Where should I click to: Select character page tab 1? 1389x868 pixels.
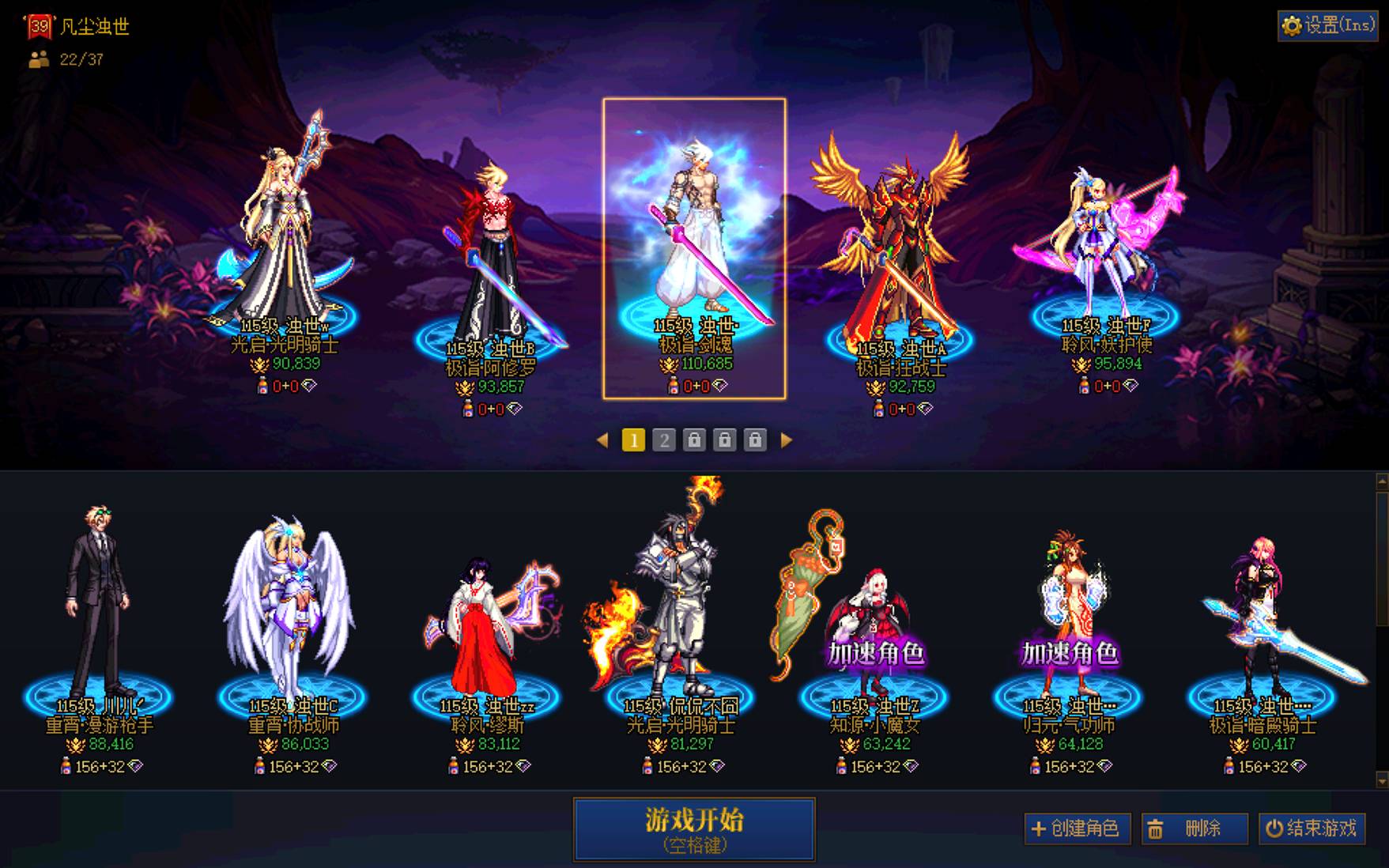[632, 441]
